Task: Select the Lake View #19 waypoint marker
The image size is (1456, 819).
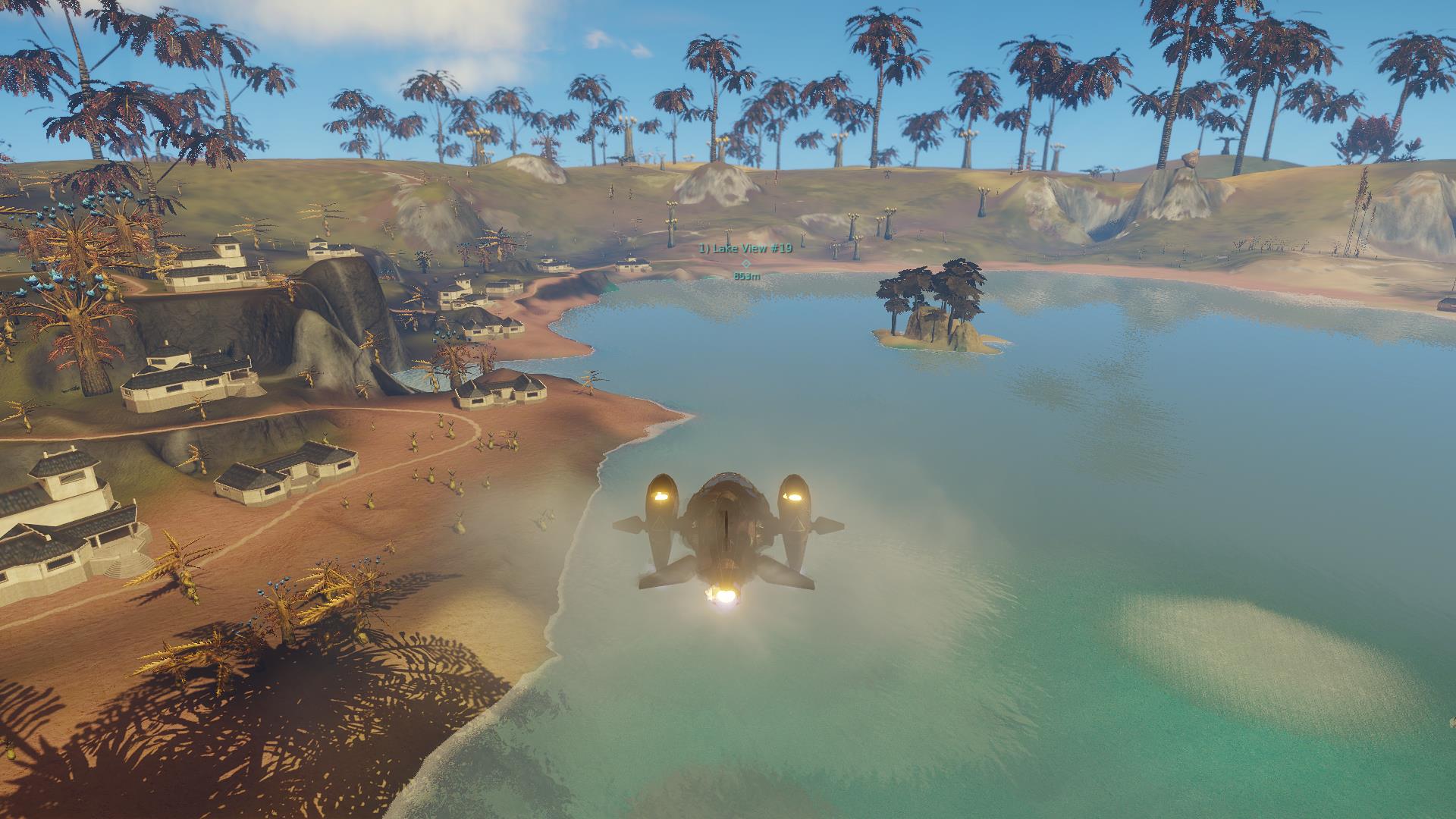Action: coord(745,263)
